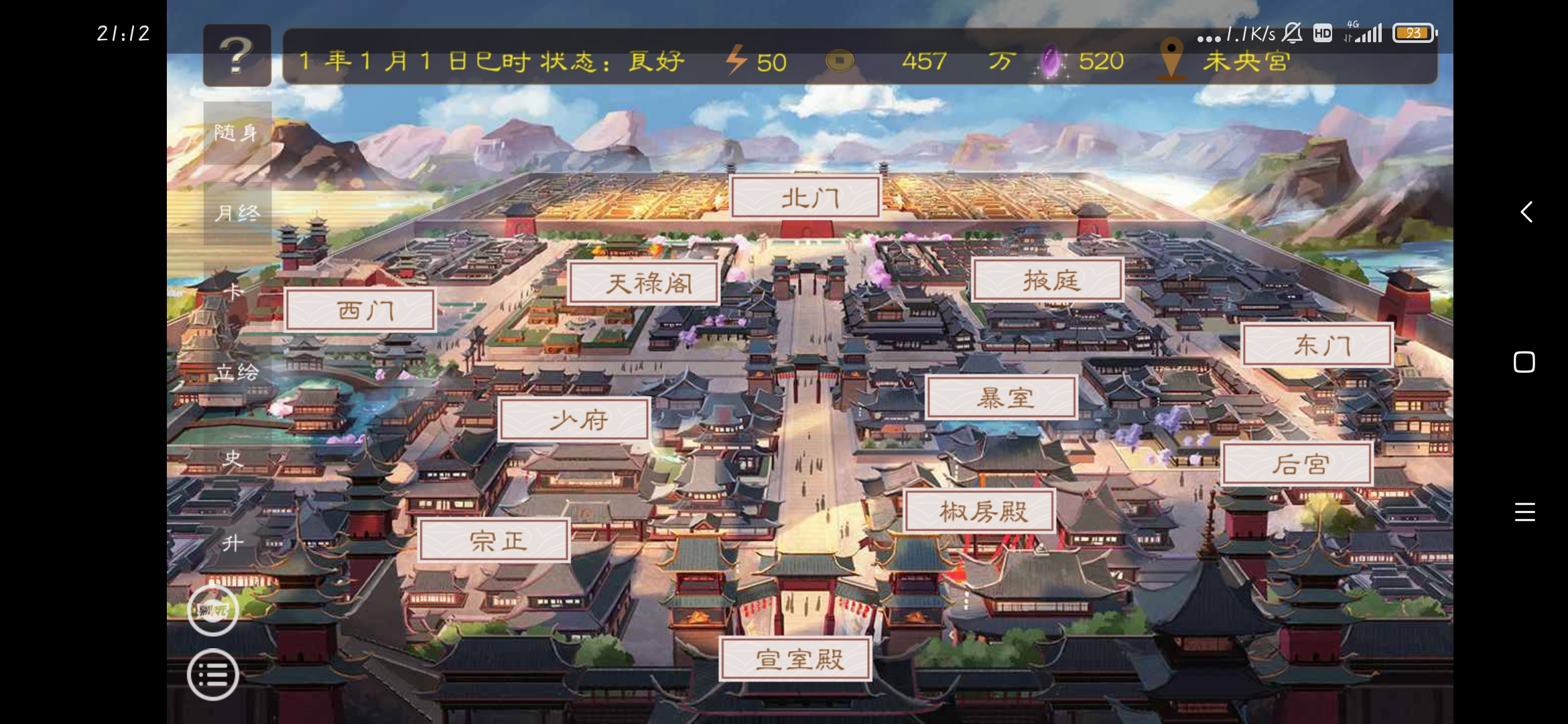The width and height of the screenshot is (1568, 724).
Task: Tap the coin currency icon
Action: [840, 61]
